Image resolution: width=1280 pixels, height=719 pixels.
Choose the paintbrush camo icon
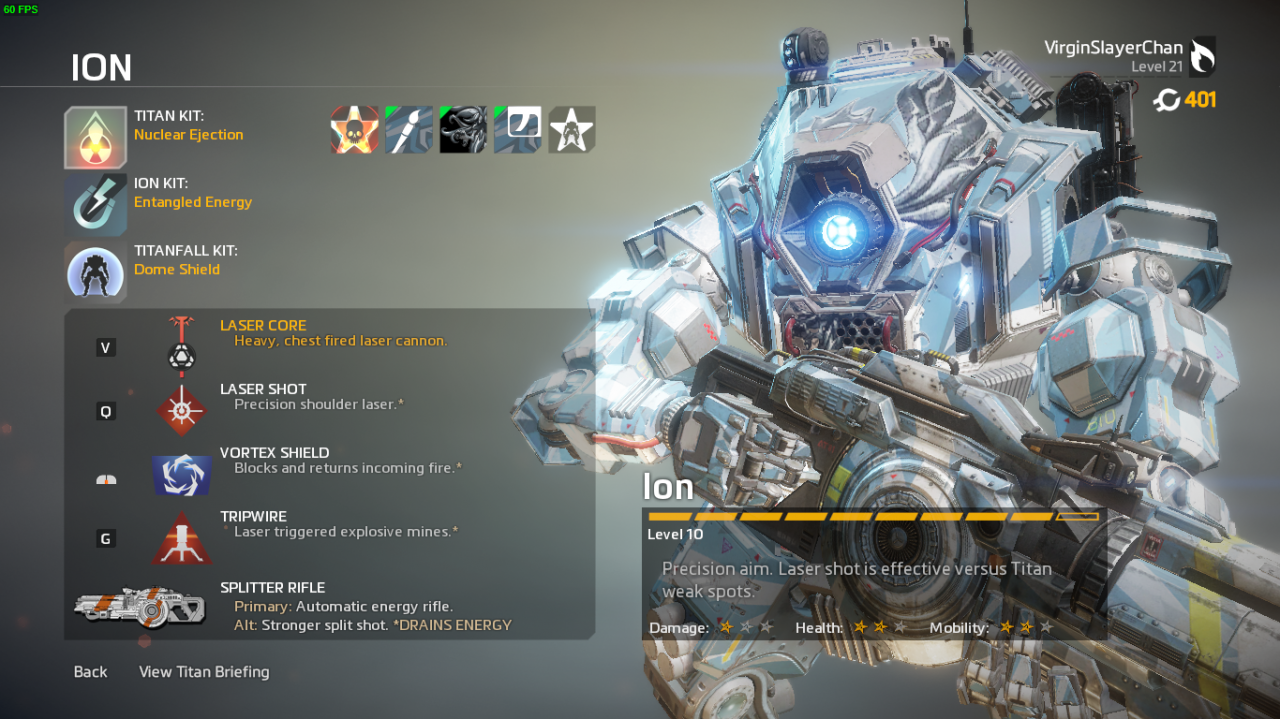coord(409,130)
